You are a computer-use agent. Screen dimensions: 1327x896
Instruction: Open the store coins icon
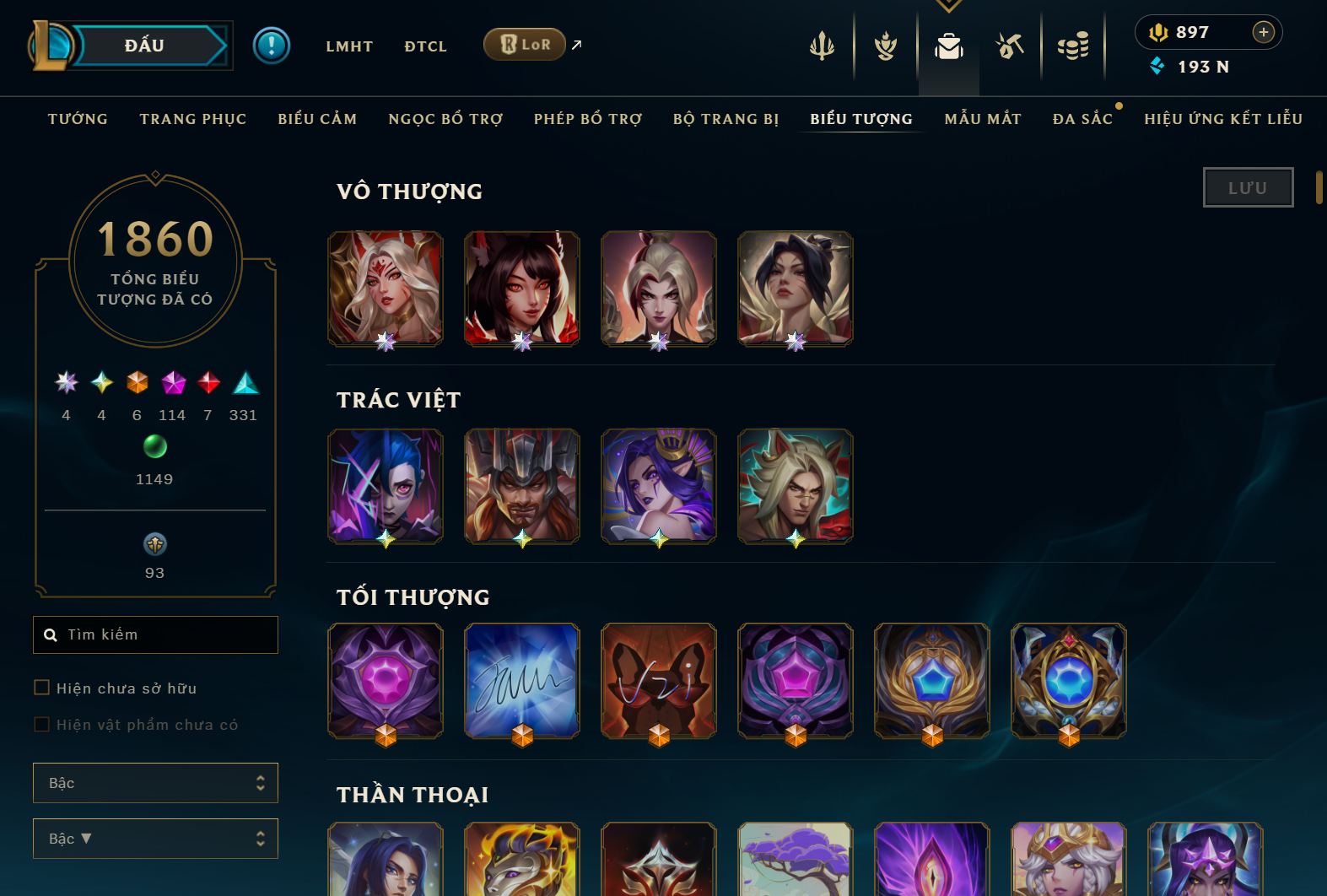pos(1073,46)
